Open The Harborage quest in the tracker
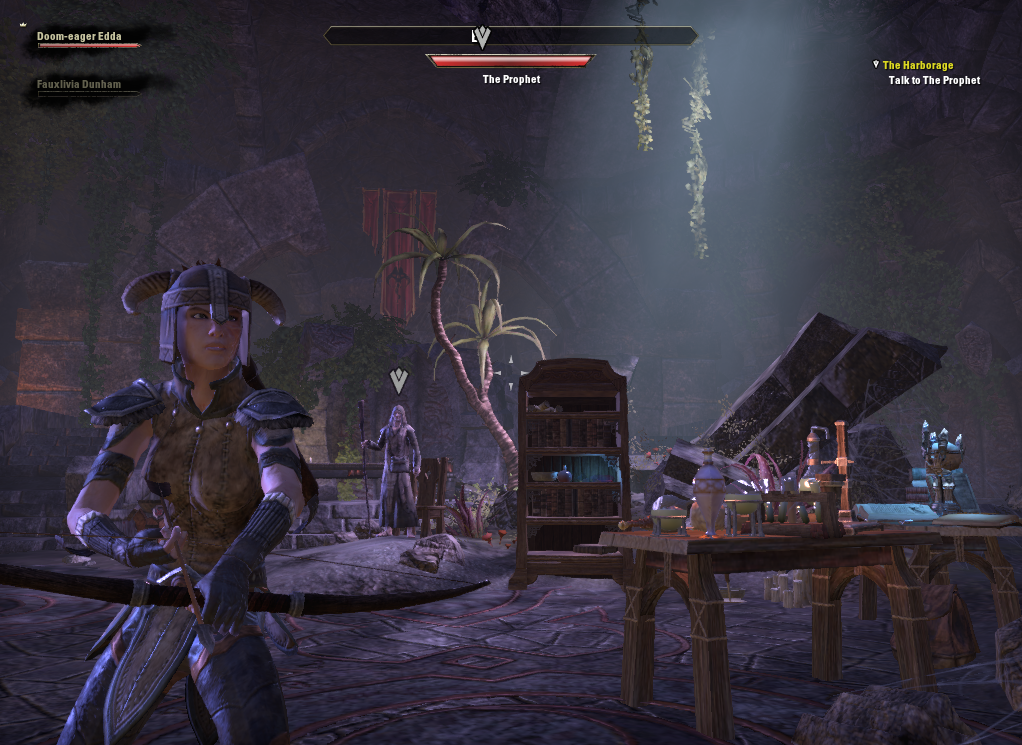The image size is (1022, 745). pos(917,66)
